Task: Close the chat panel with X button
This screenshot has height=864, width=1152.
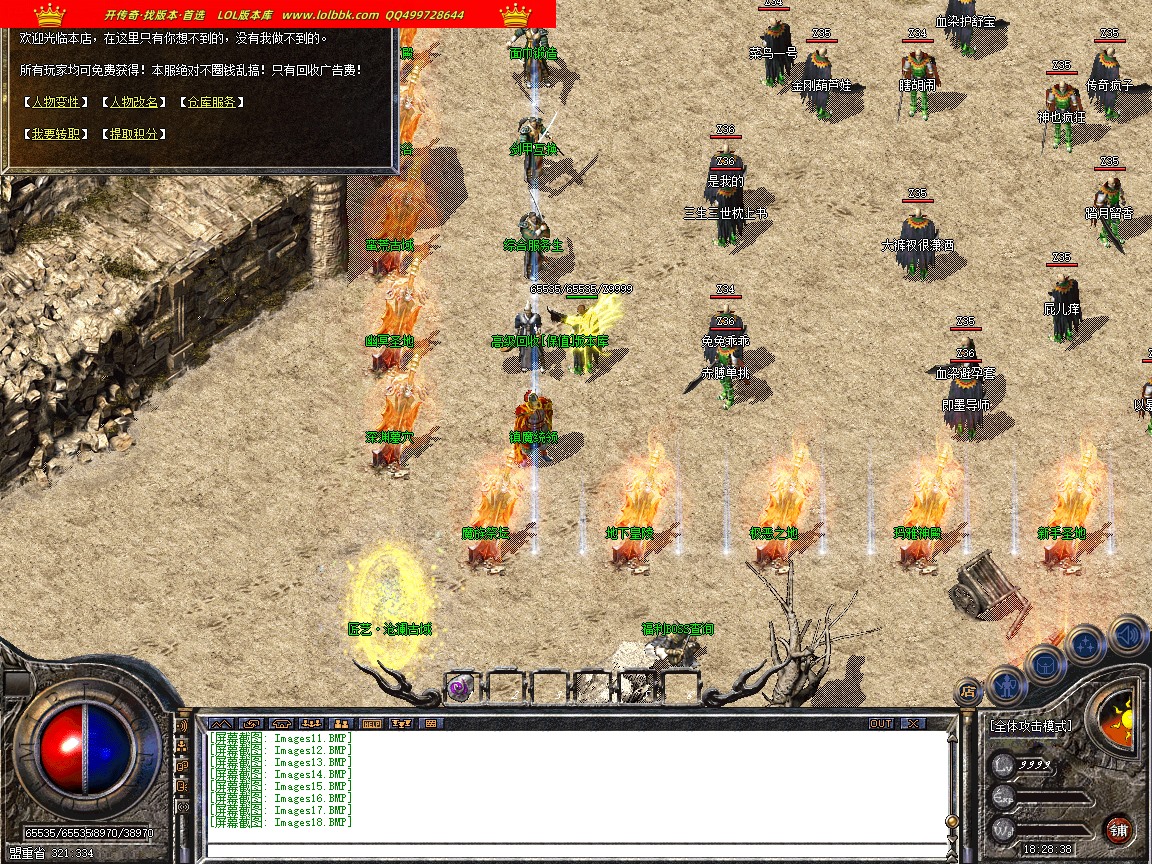Action: pyautogui.click(x=912, y=723)
